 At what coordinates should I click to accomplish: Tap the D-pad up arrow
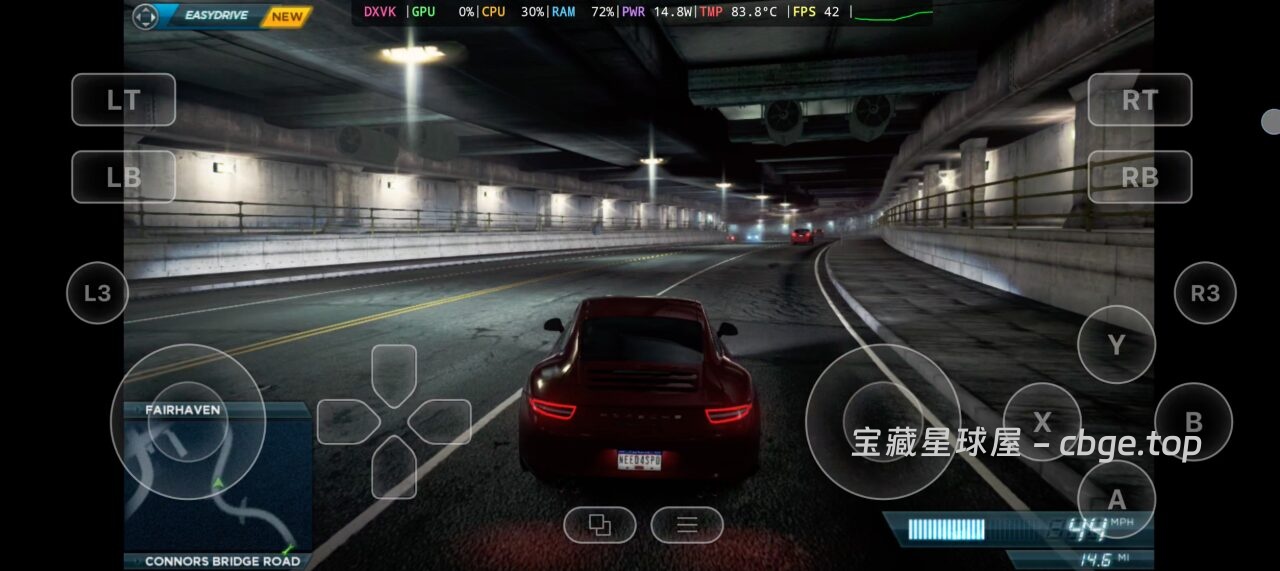(x=394, y=374)
